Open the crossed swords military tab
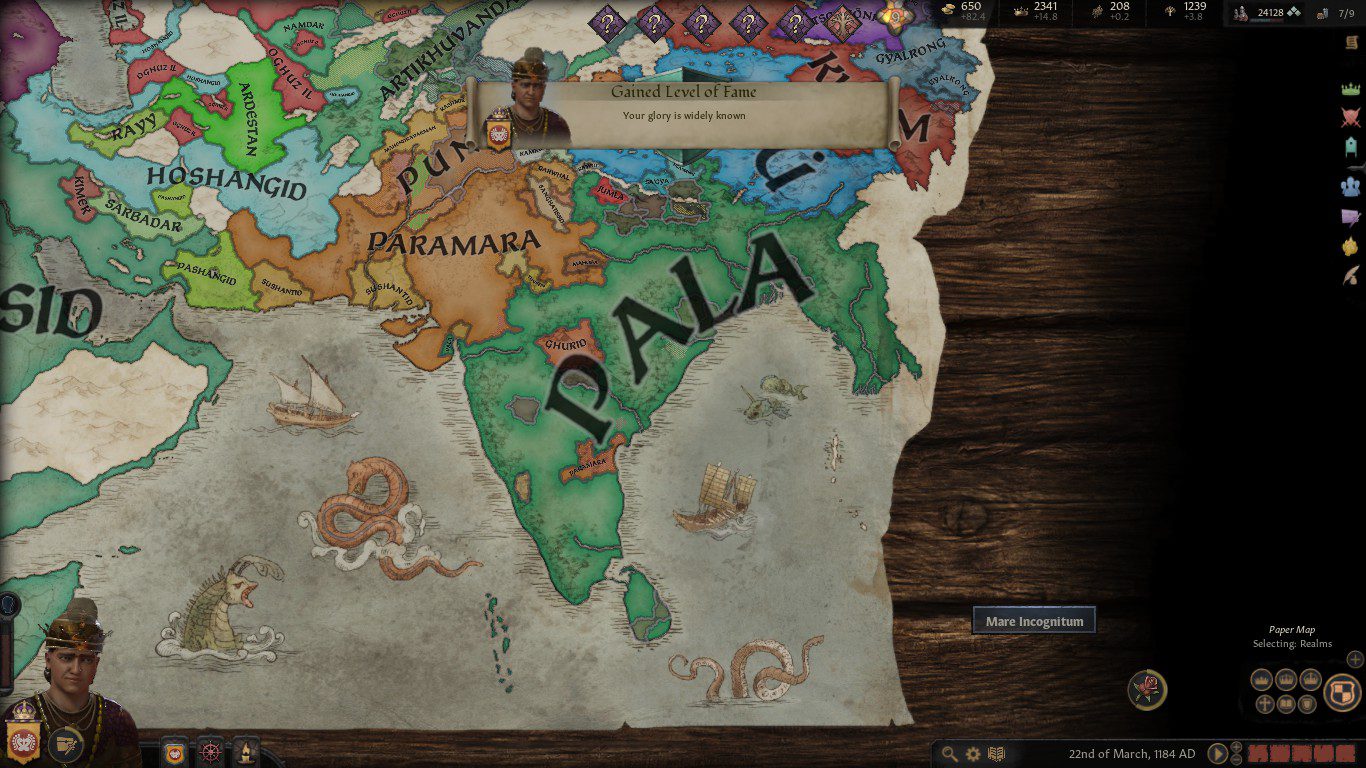This screenshot has width=1366, height=768. 1351,118
